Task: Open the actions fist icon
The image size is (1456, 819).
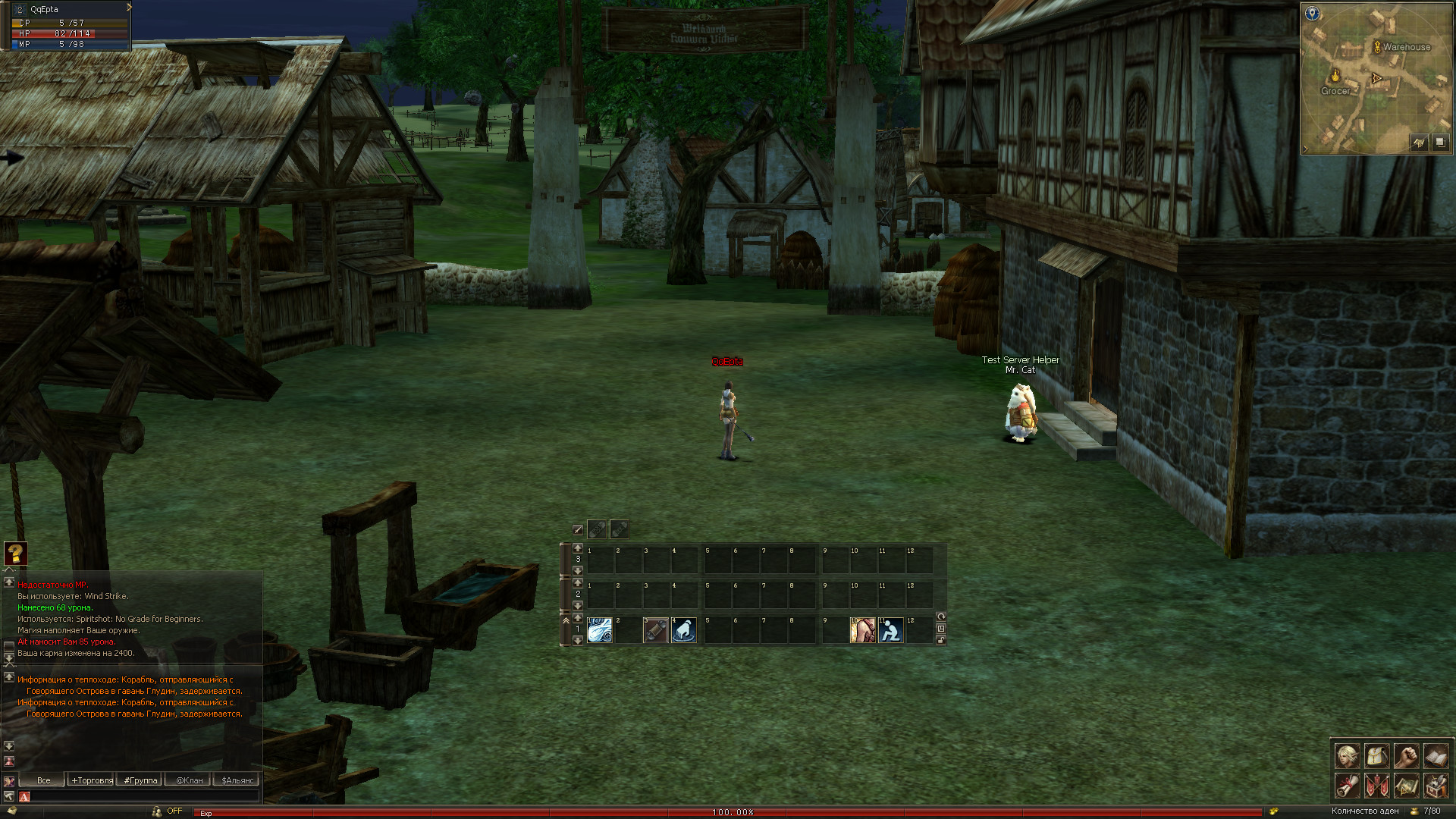Action: pos(1406,756)
